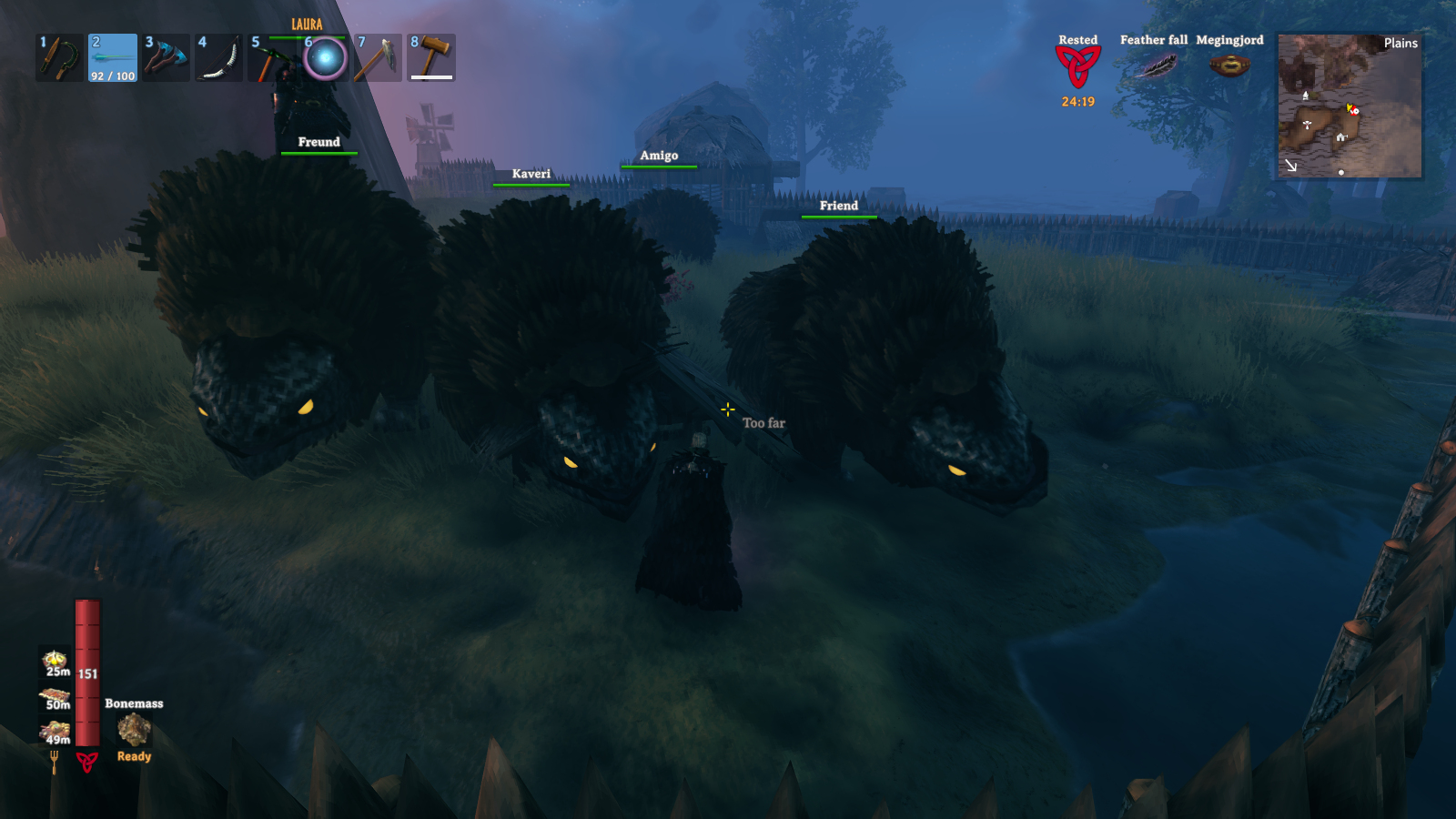This screenshot has width=1456, height=819.
Task: Open the Plains minimap
Action: click(x=1350, y=106)
